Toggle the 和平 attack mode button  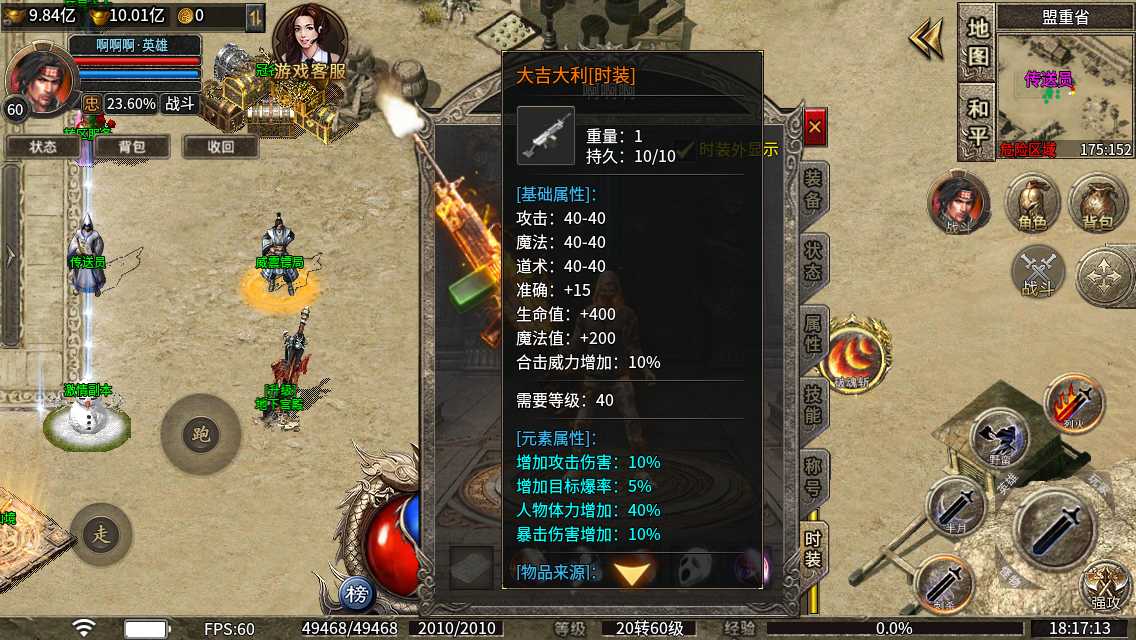977,121
